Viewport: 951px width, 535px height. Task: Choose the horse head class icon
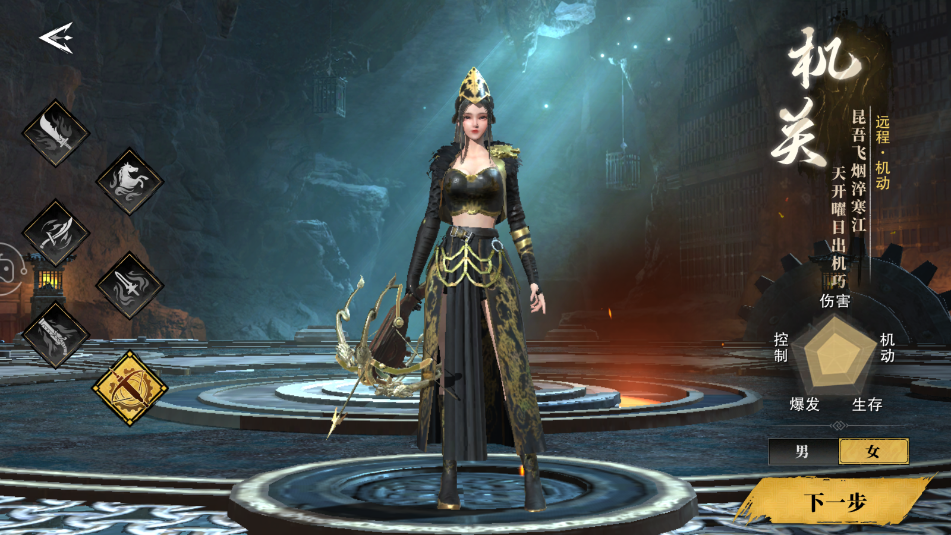pos(130,182)
